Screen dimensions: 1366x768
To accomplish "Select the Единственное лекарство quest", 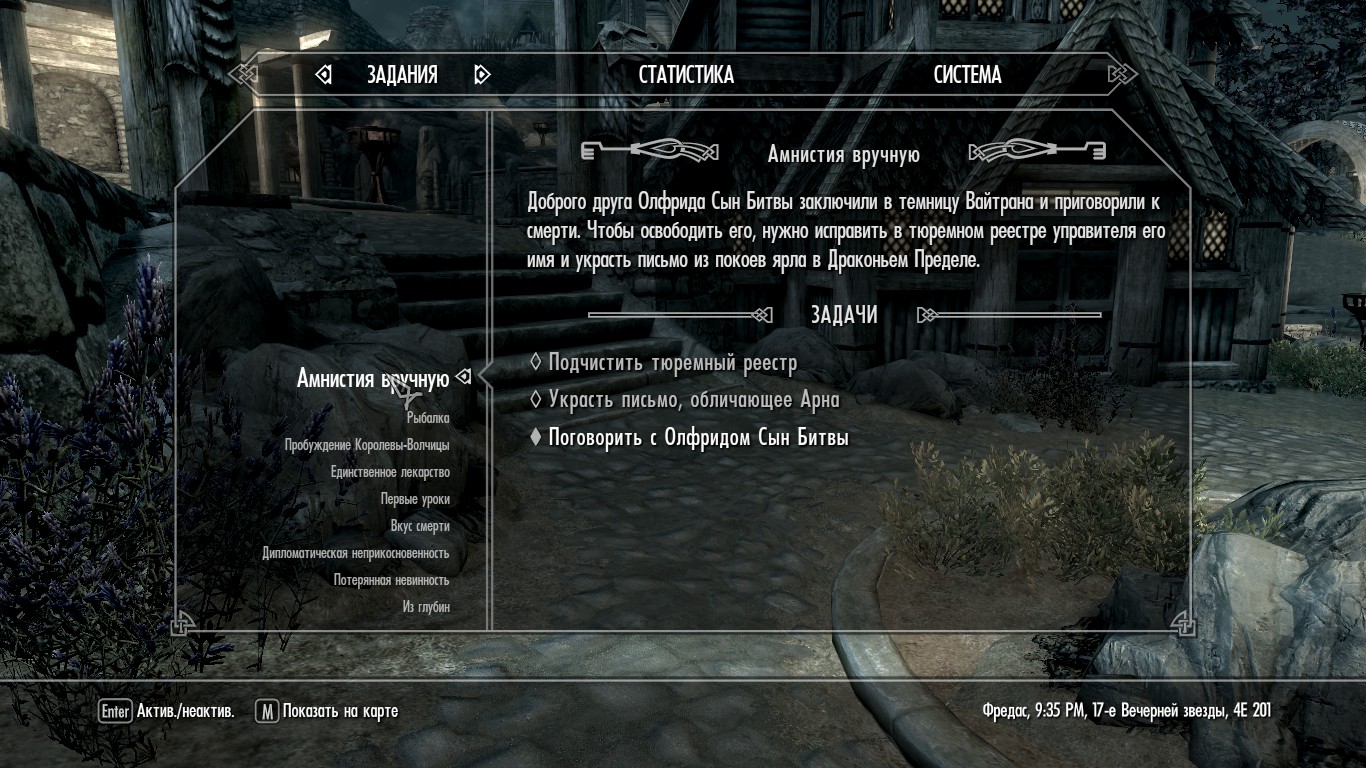I will tap(390, 472).
